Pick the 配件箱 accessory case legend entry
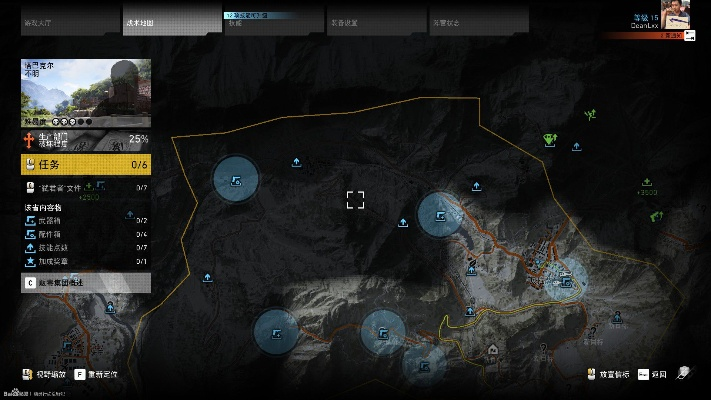 85,234
